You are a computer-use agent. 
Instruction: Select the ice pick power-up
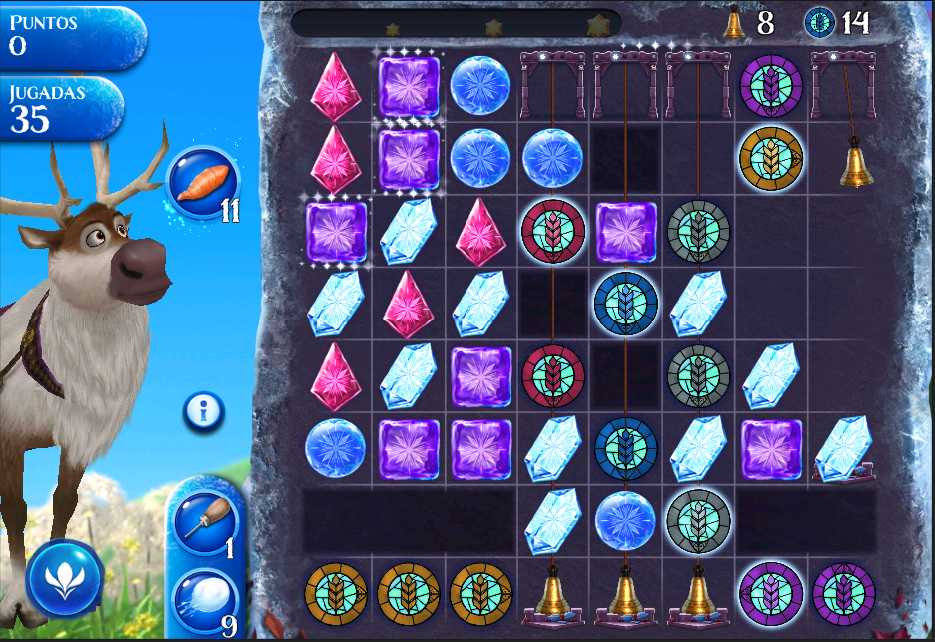(203, 522)
